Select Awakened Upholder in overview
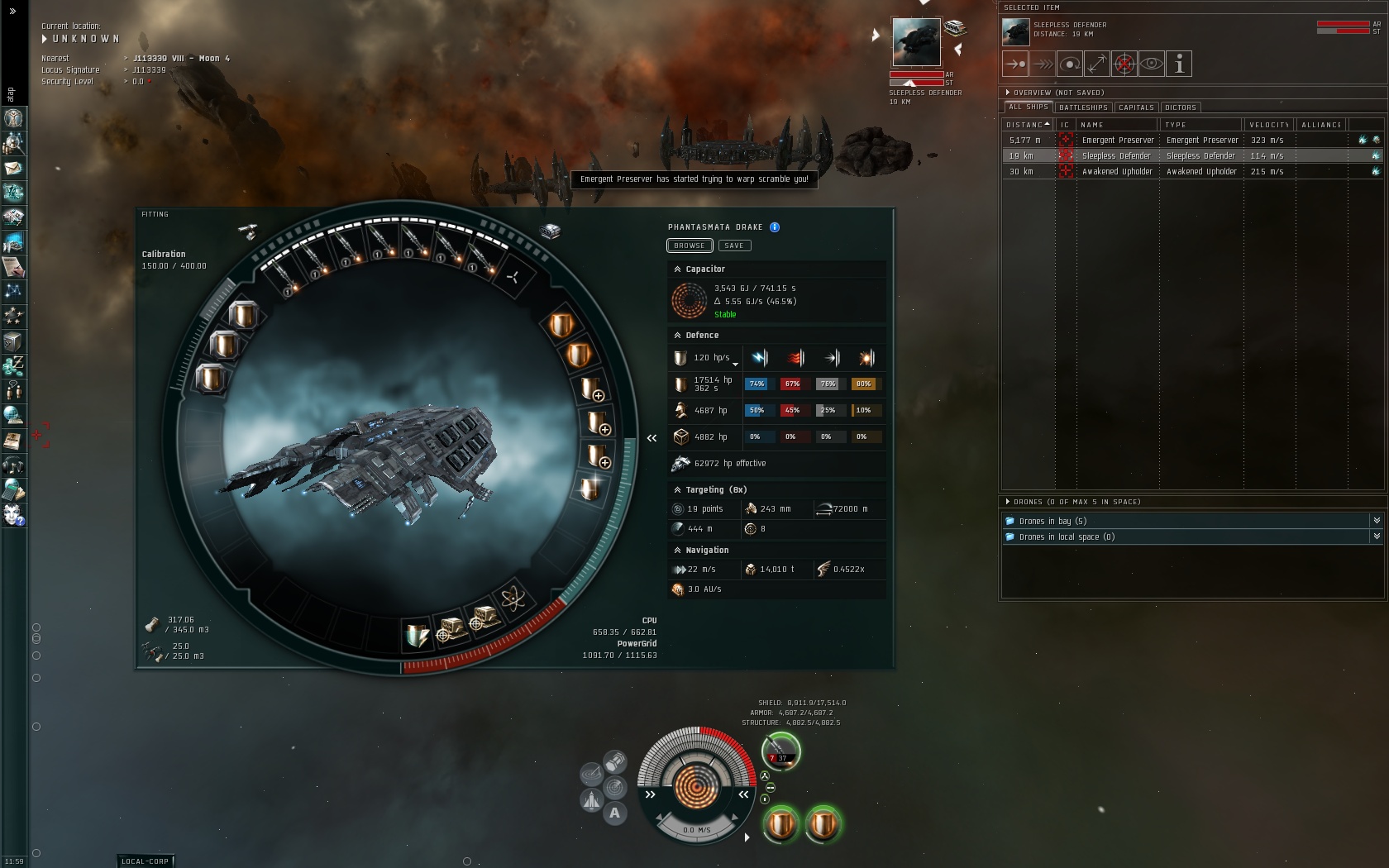This screenshot has width=1389, height=868. [x=1117, y=172]
